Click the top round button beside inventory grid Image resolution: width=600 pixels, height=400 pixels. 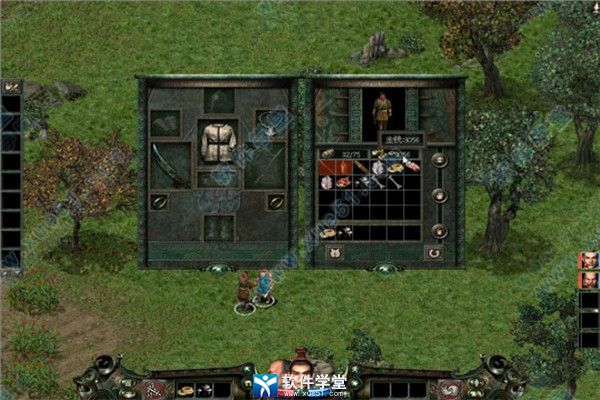pyautogui.click(x=439, y=160)
